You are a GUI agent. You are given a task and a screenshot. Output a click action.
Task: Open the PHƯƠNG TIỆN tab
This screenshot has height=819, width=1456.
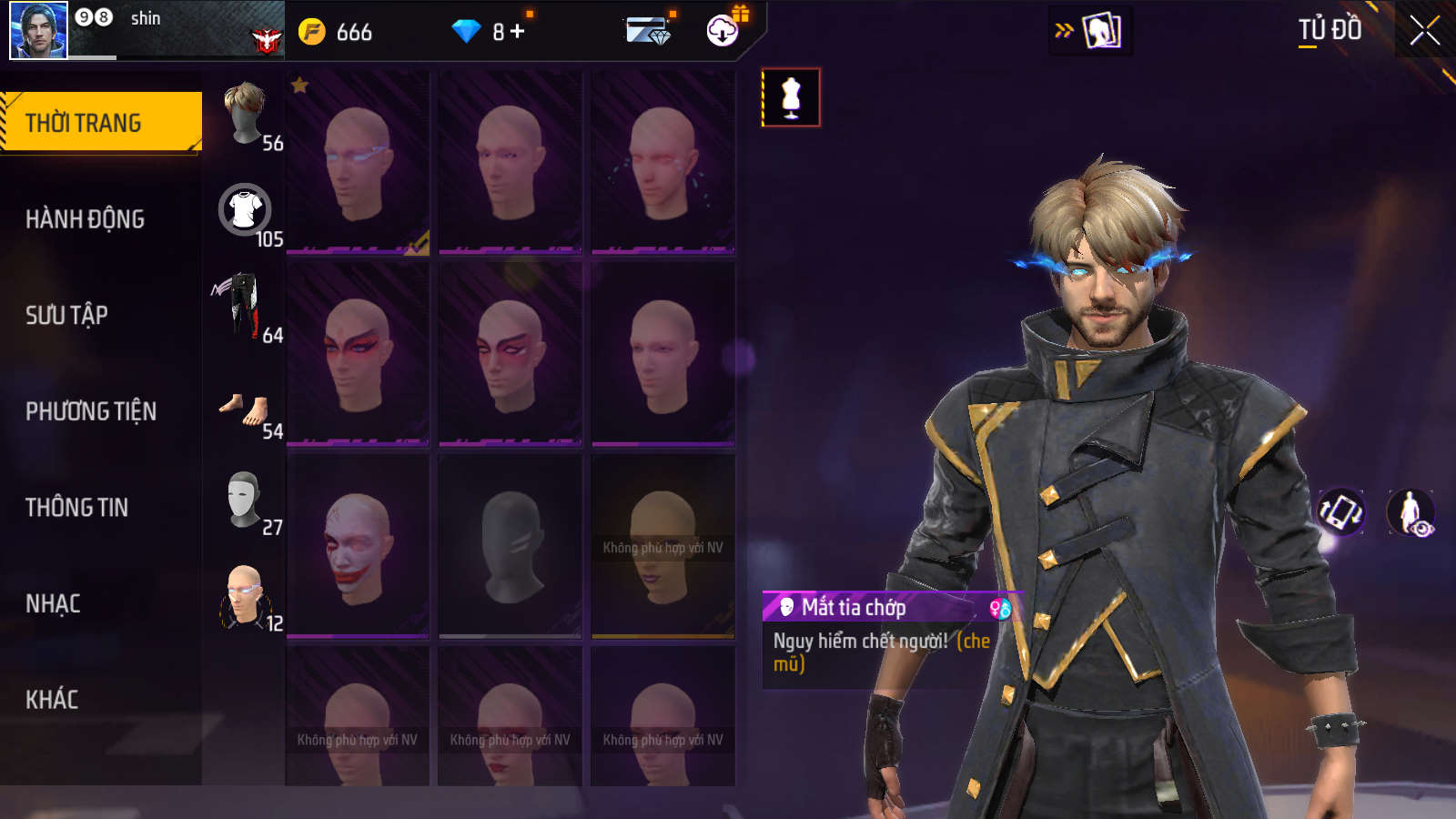(91, 411)
